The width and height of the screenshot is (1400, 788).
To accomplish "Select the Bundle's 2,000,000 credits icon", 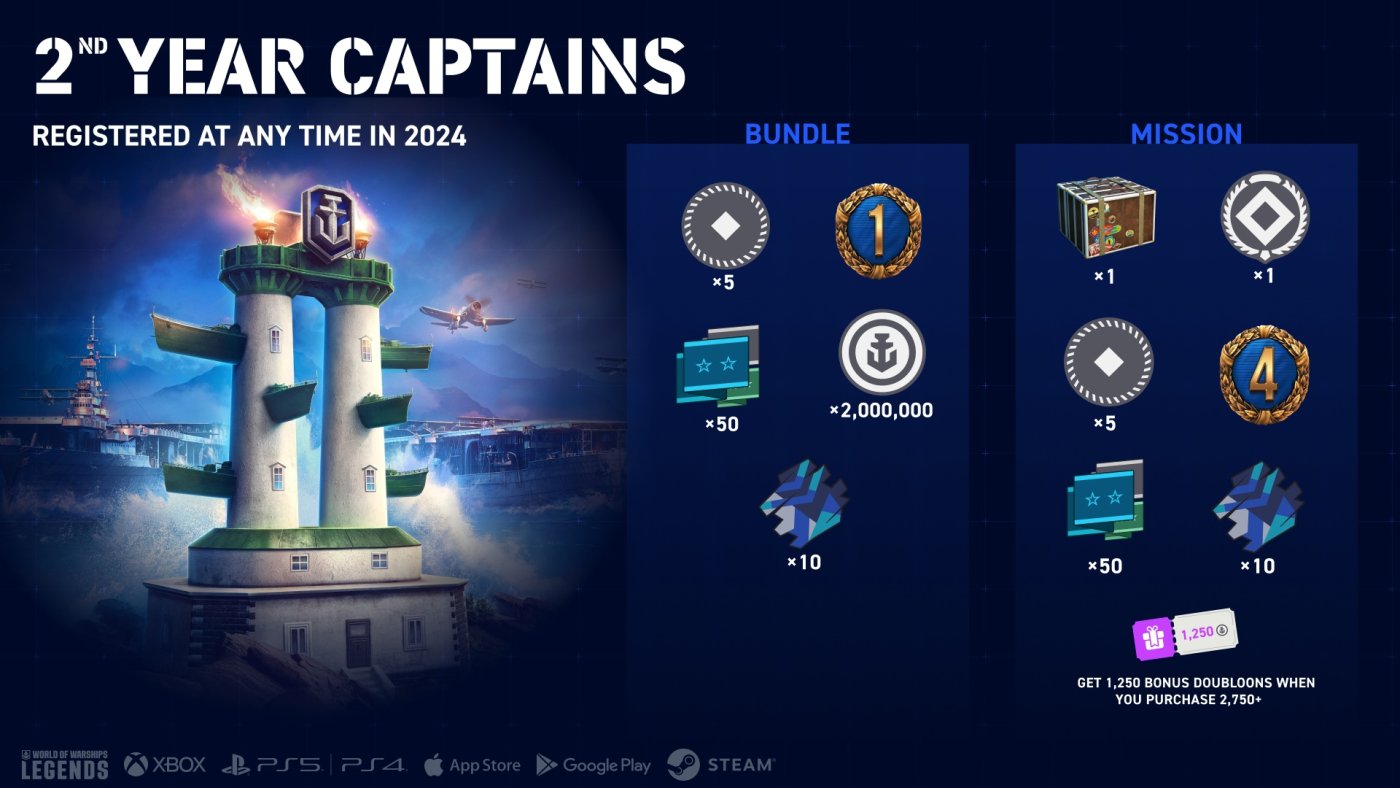I will [881, 352].
